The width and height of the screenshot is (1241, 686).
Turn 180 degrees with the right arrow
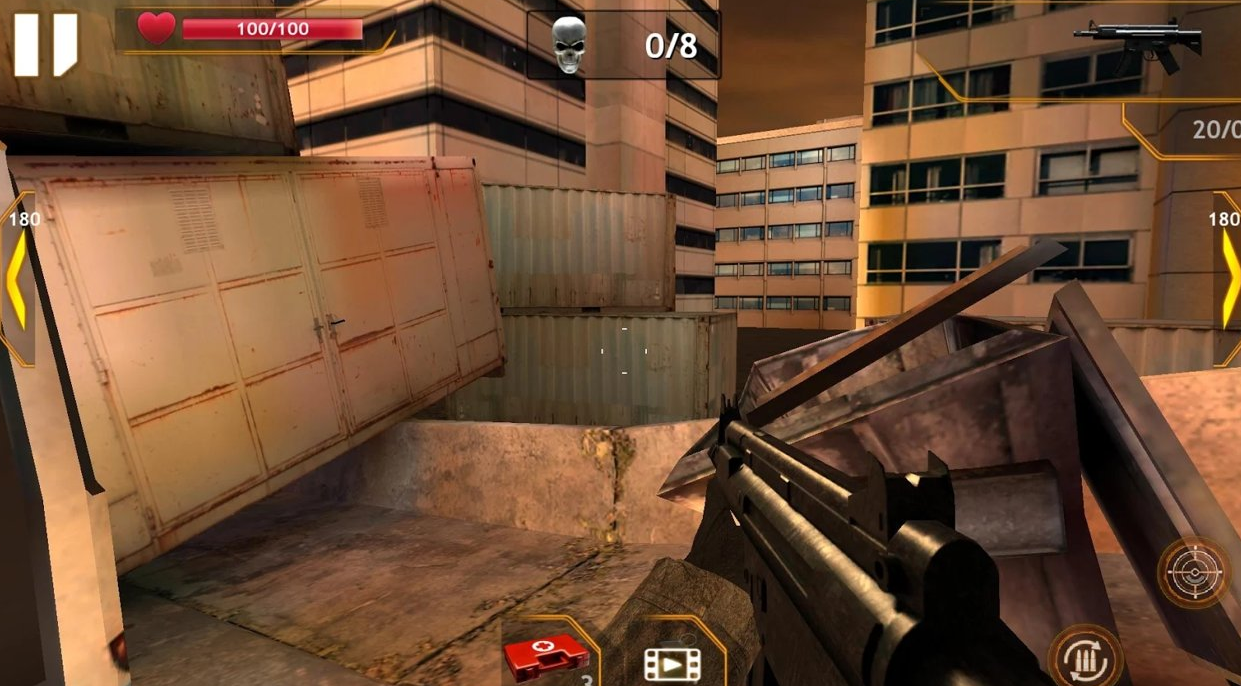click(x=1227, y=280)
